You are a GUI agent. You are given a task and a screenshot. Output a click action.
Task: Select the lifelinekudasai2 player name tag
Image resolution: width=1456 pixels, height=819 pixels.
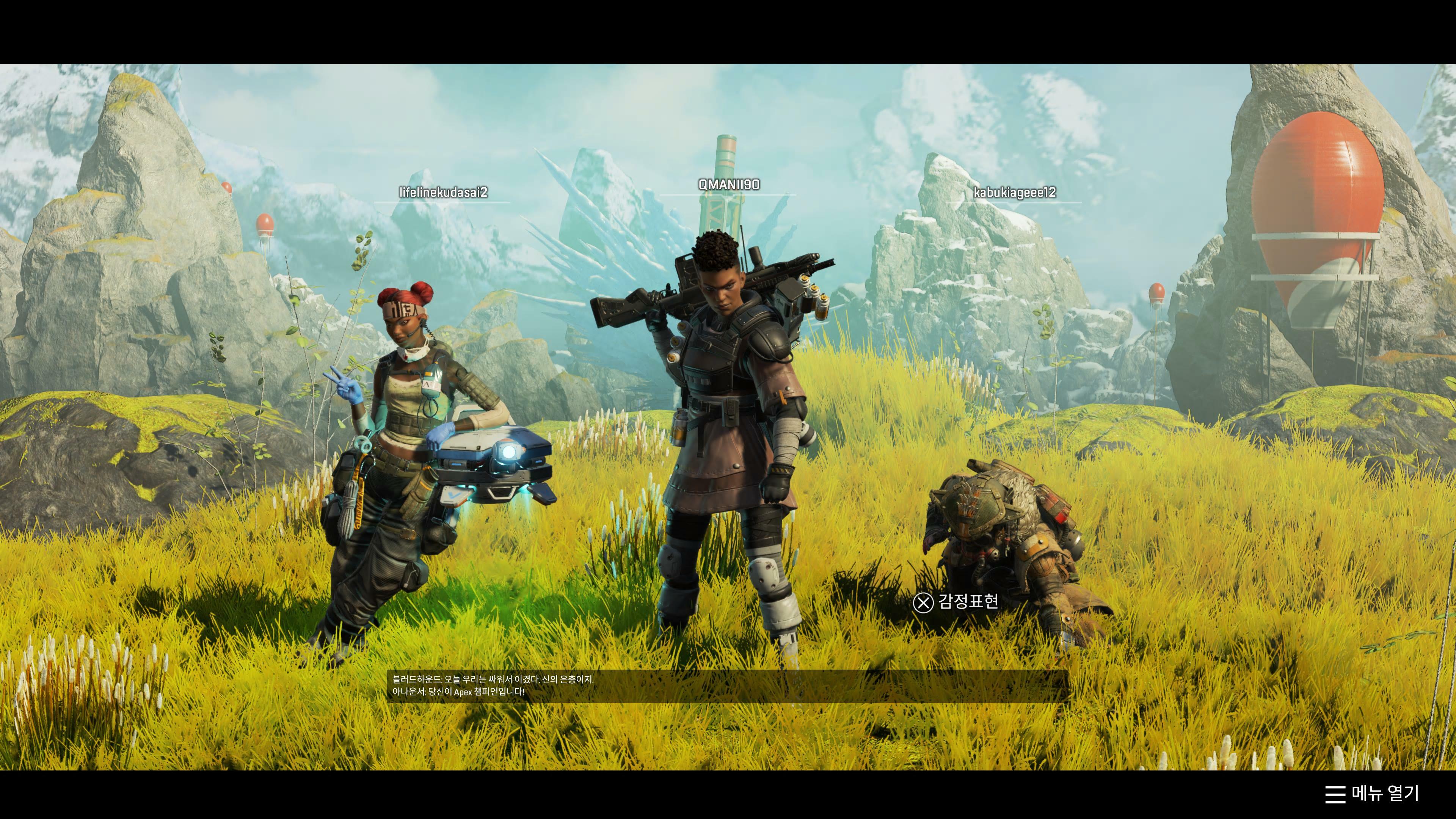pyautogui.click(x=442, y=192)
